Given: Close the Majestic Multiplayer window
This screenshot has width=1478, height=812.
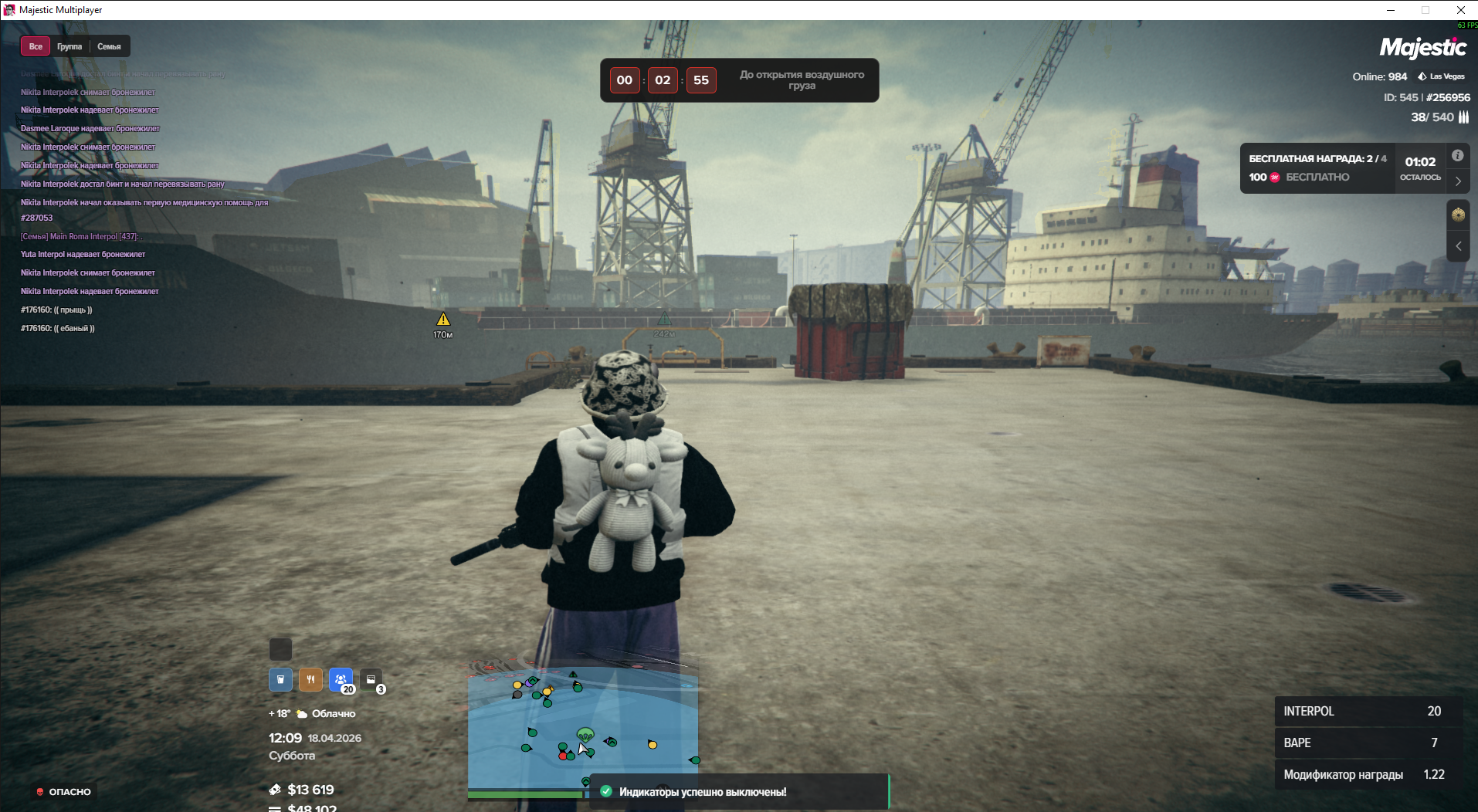Looking at the screenshot, I should click(x=1460, y=10).
